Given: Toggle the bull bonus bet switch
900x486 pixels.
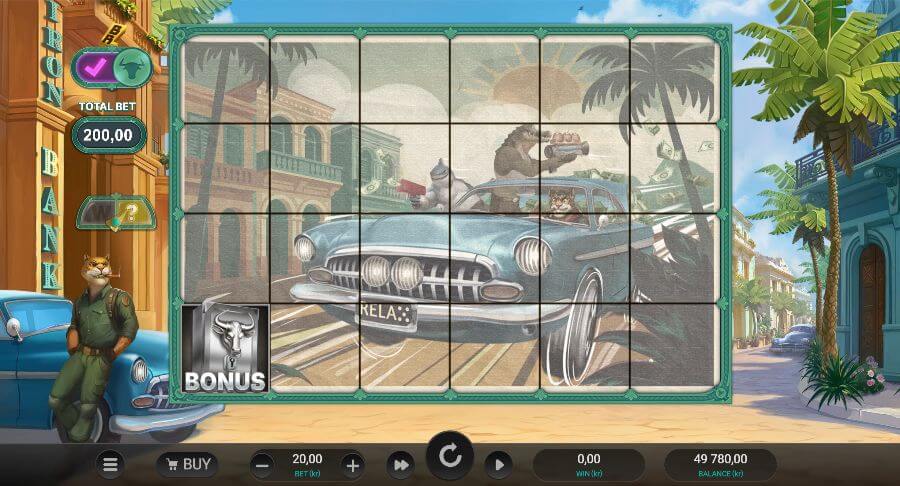Looking at the screenshot, I should pyautogui.click(x=110, y=68).
